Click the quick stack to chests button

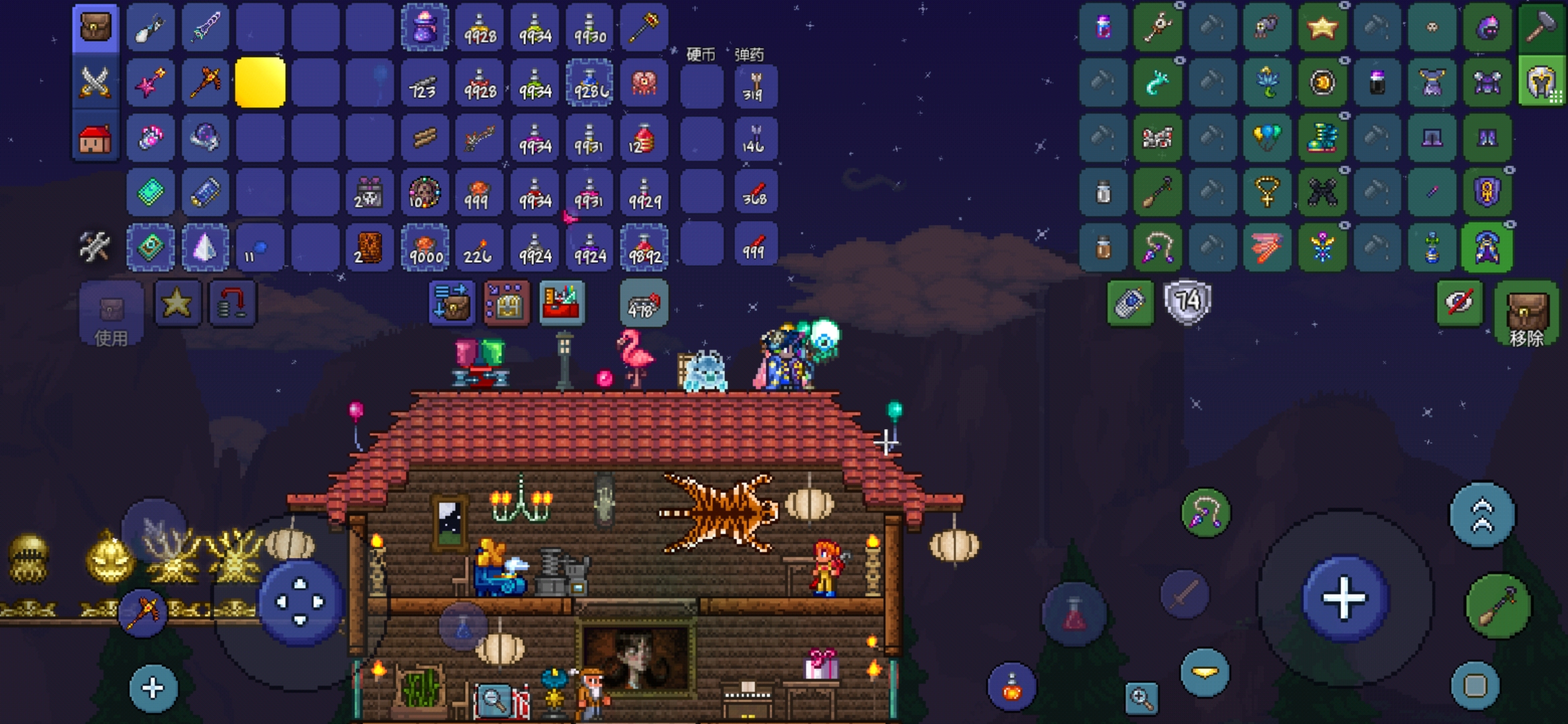tap(451, 304)
